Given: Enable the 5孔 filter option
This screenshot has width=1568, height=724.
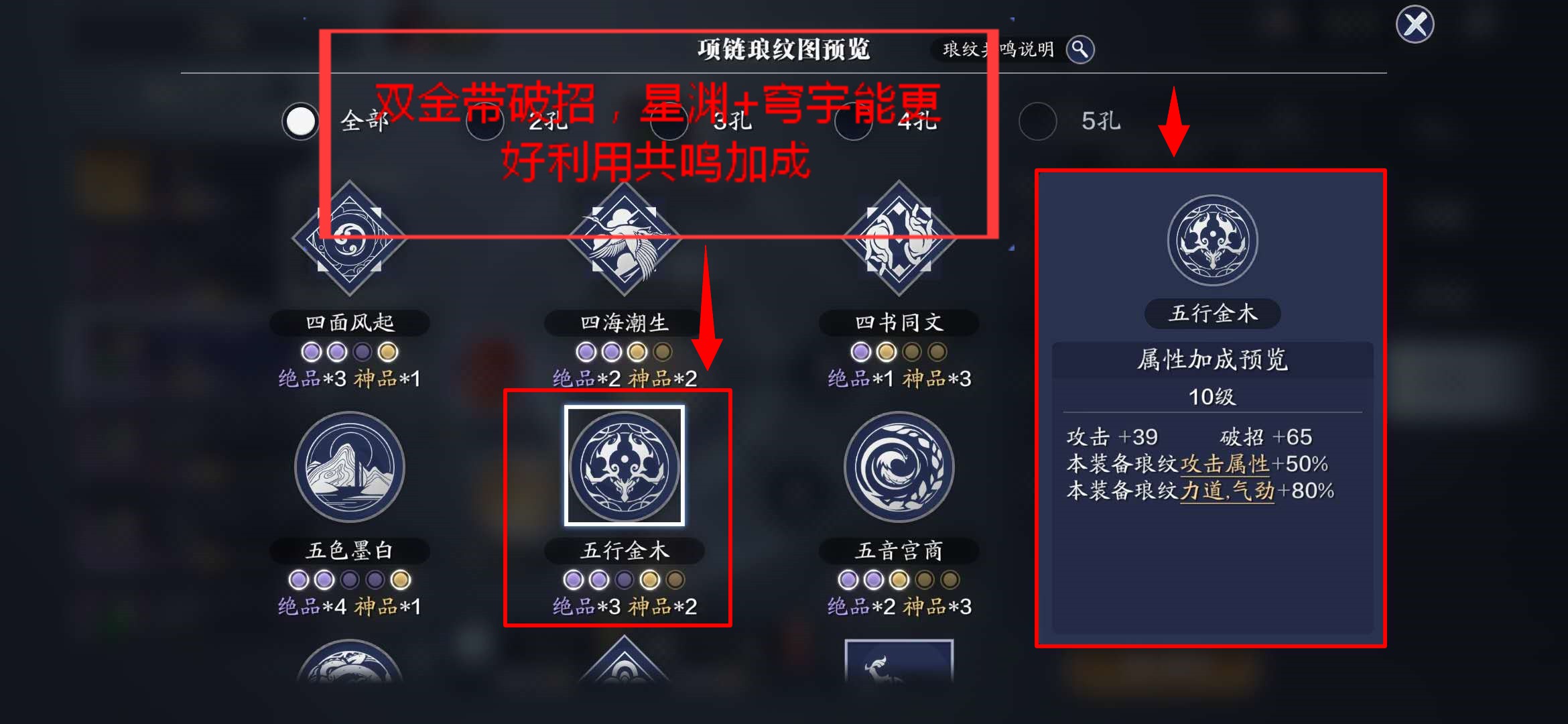Looking at the screenshot, I should click(x=1037, y=122).
